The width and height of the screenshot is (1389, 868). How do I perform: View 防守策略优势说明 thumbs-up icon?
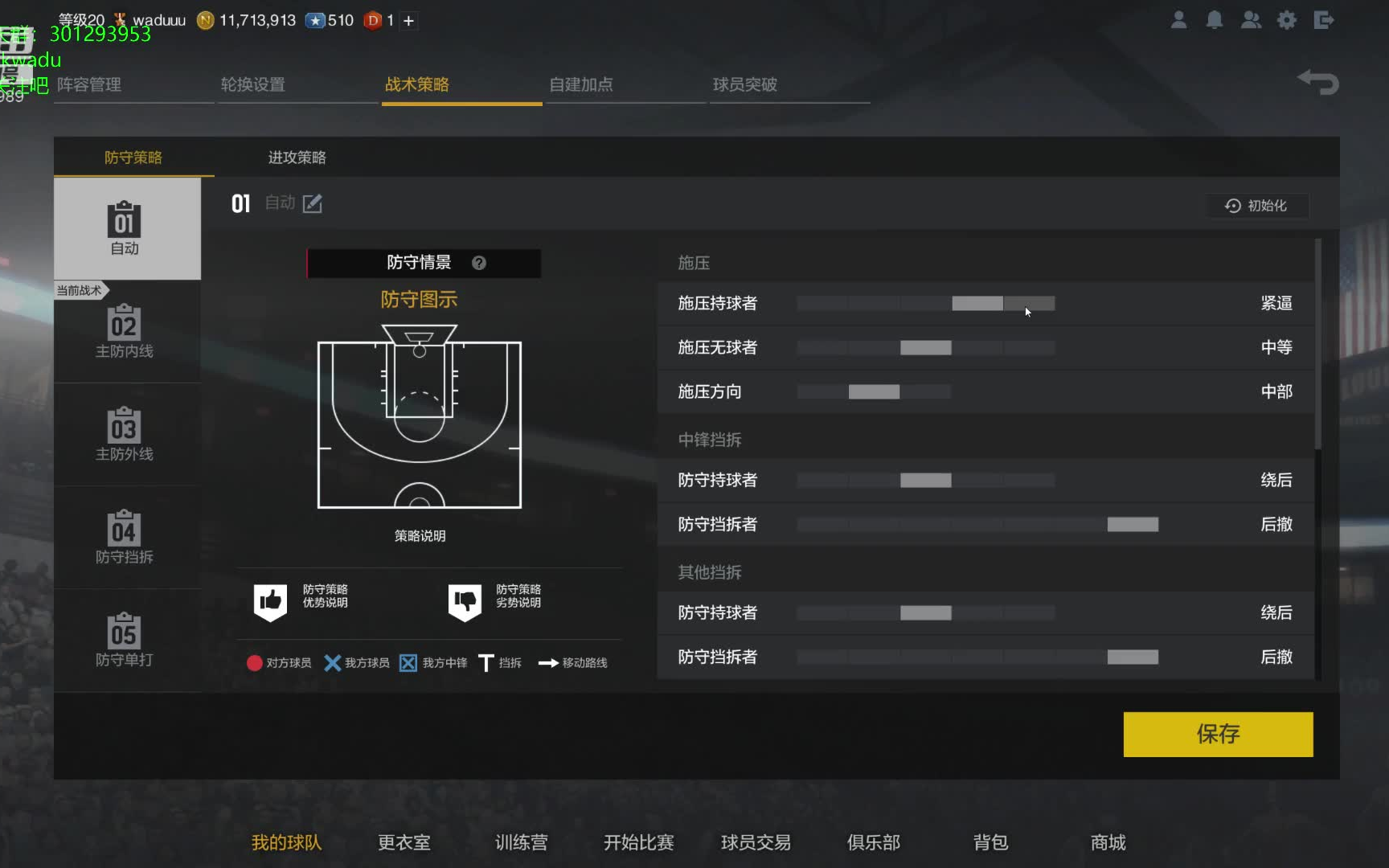click(270, 600)
